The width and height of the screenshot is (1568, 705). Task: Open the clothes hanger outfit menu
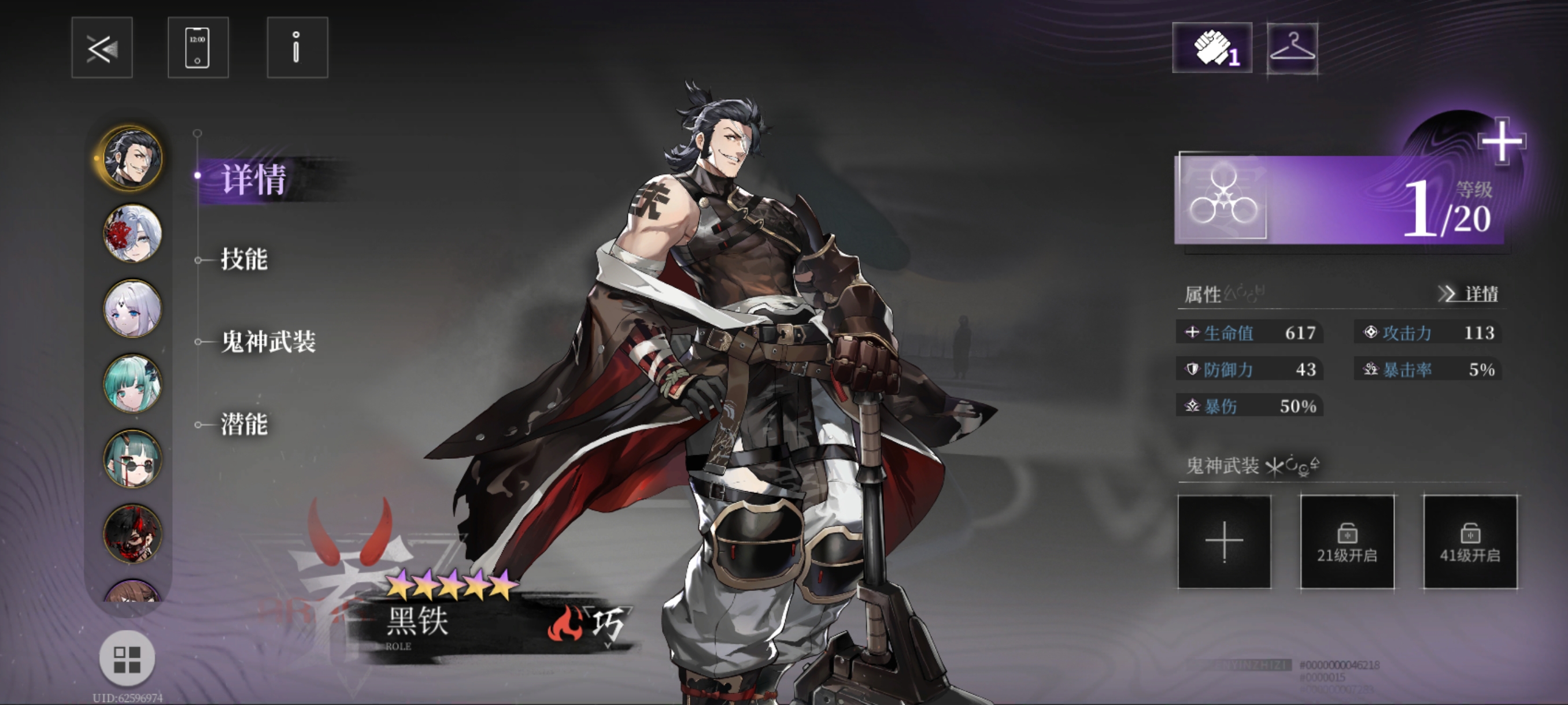click(1292, 47)
